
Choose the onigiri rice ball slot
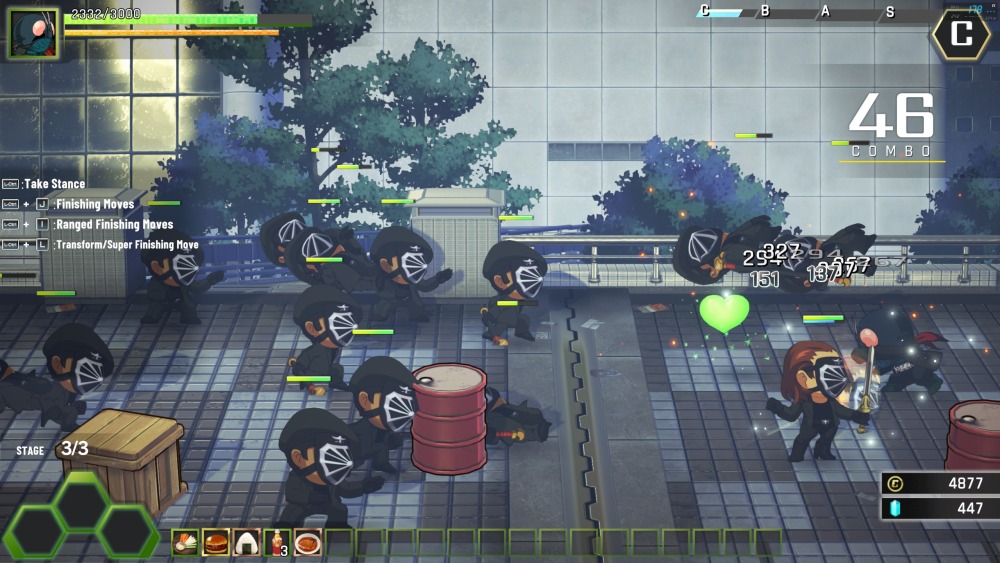click(247, 543)
